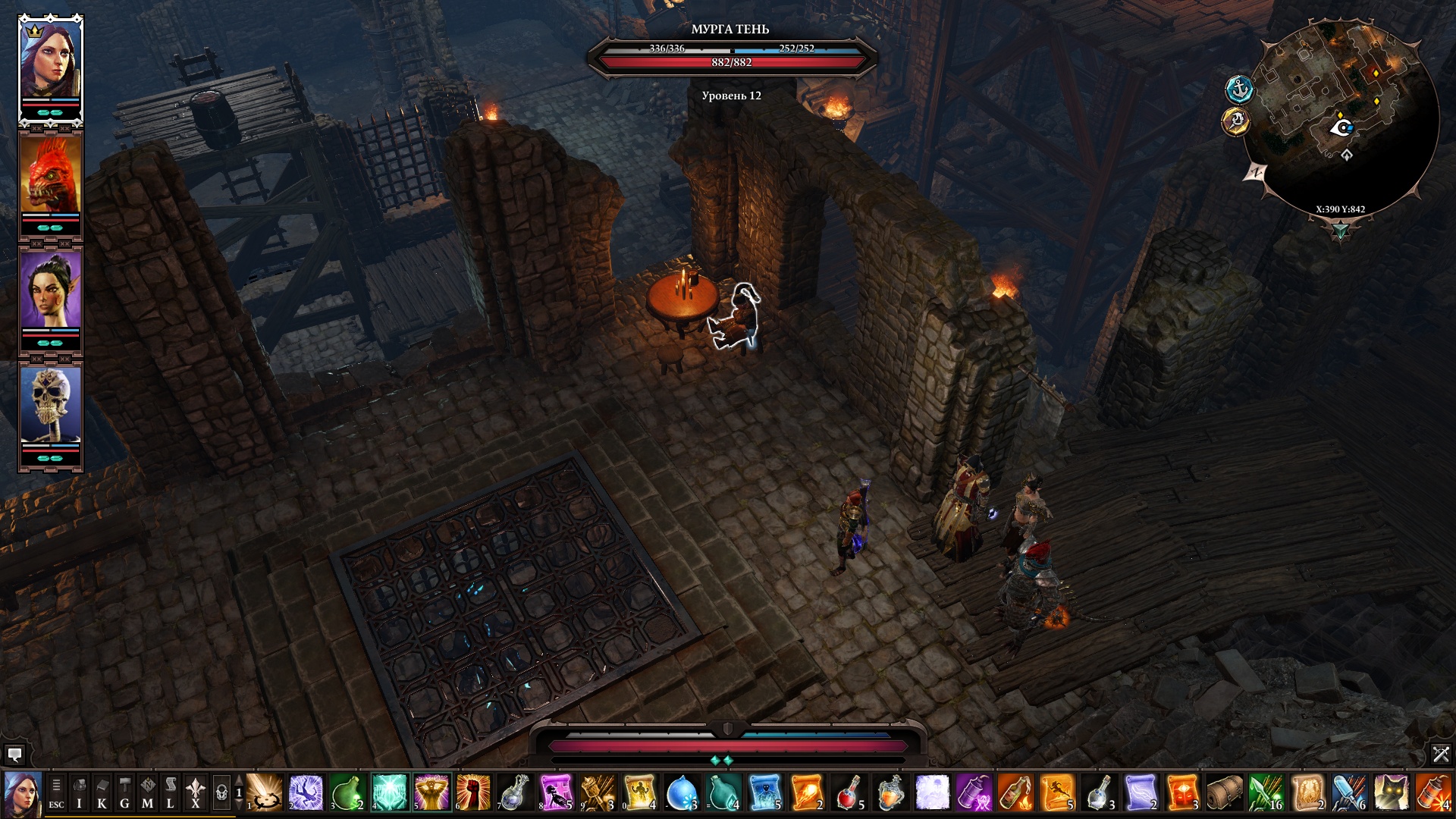Open the journal scroll marked L
This screenshot has height=819, width=1456.
(171, 793)
